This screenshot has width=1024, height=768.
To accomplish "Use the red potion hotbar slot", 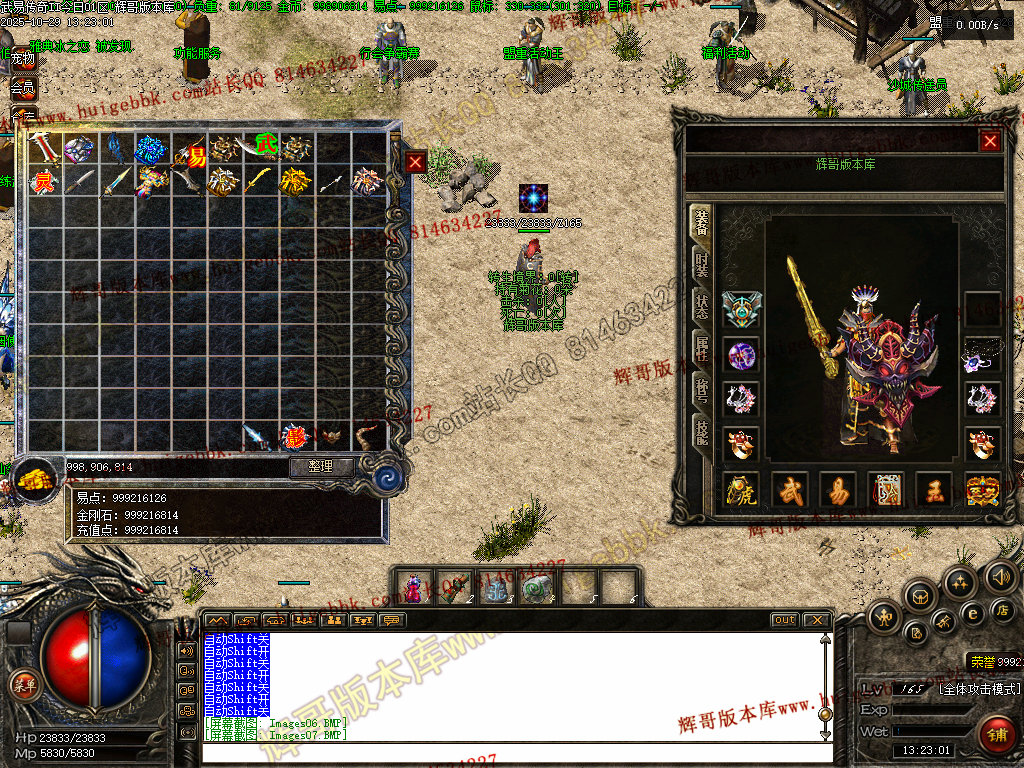I will click(414, 587).
